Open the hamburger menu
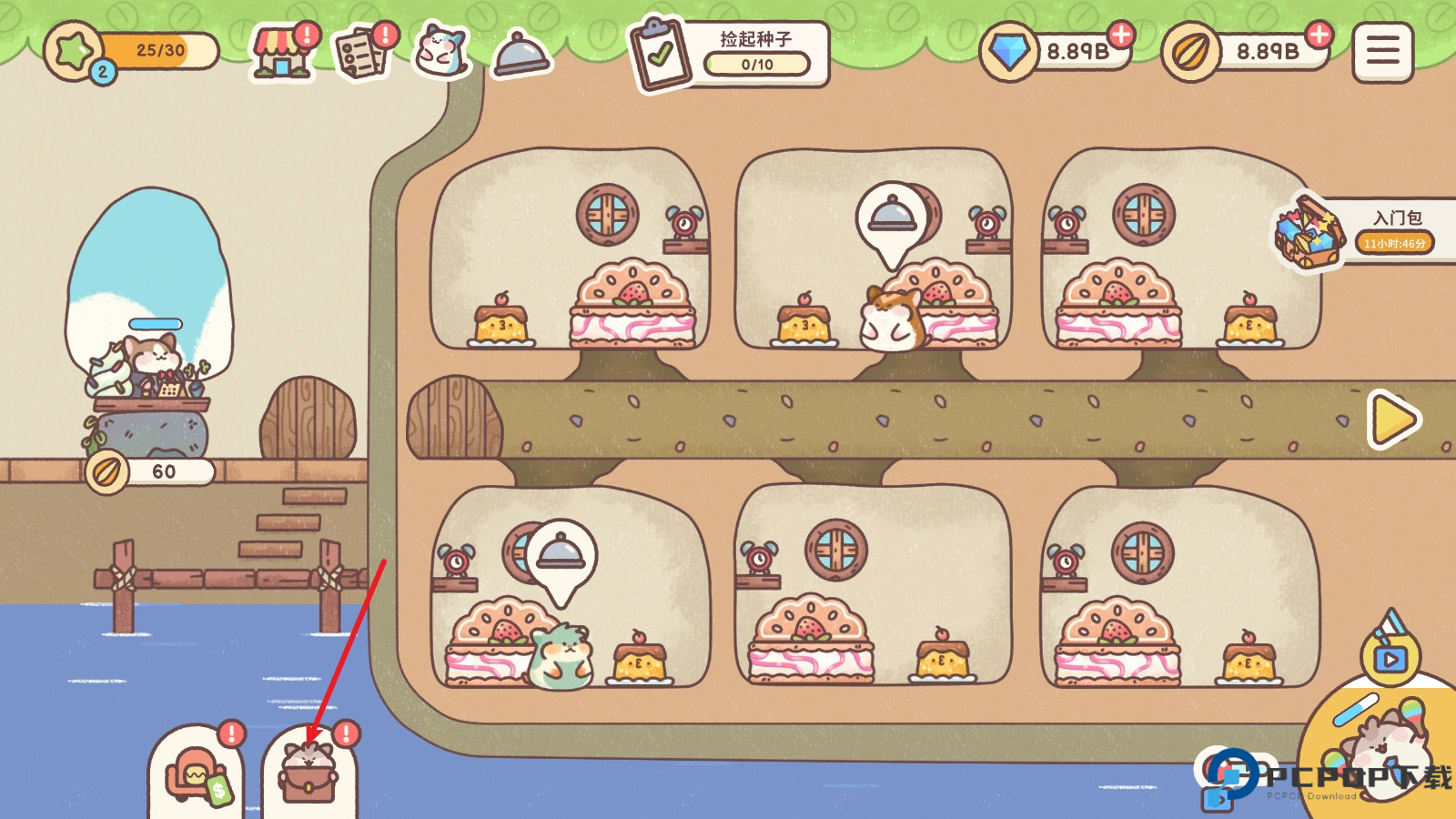This screenshot has height=819, width=1456. tap(1382, 52)
